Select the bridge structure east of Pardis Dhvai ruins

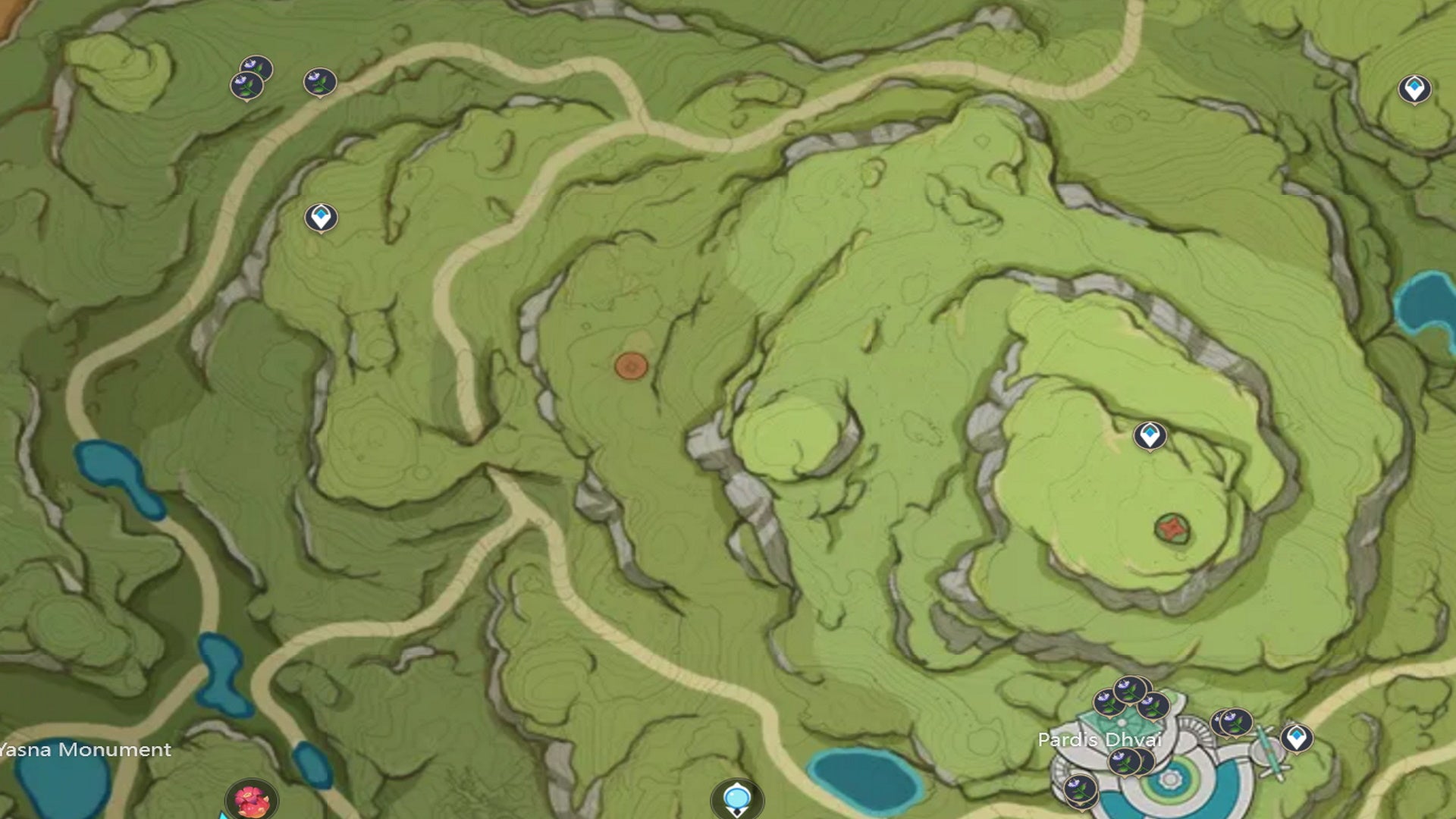(1269, 752)
